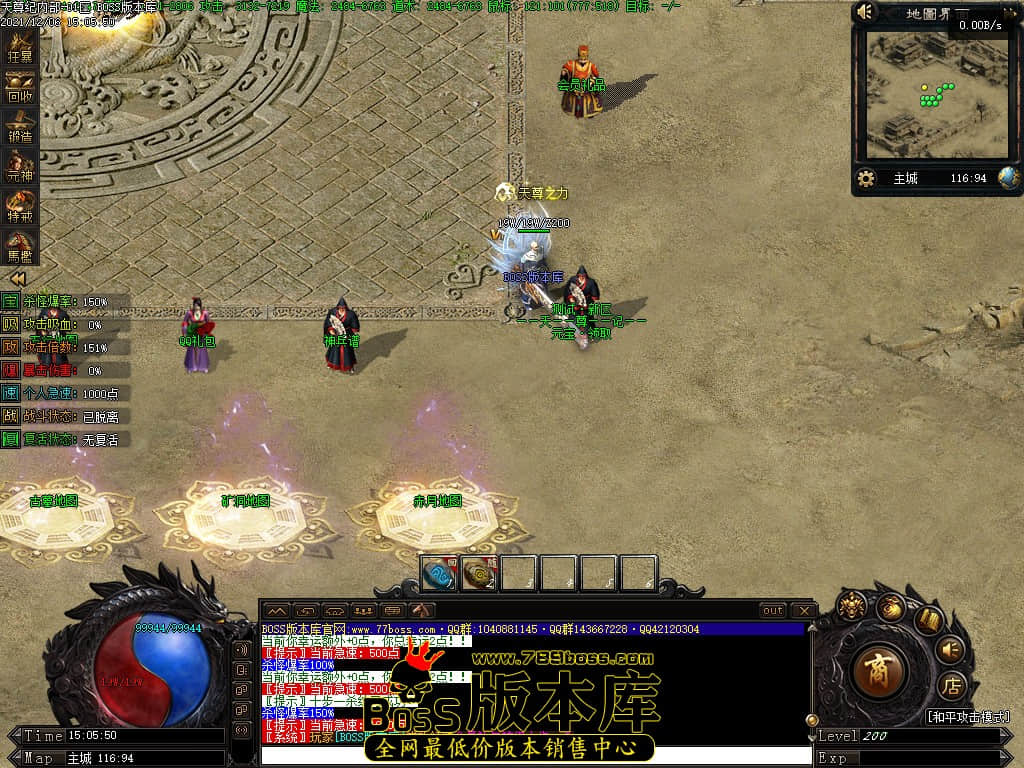Open settings via the gear under the minimap
Viewport: 1024px width, 768px height.
point(867,178)
